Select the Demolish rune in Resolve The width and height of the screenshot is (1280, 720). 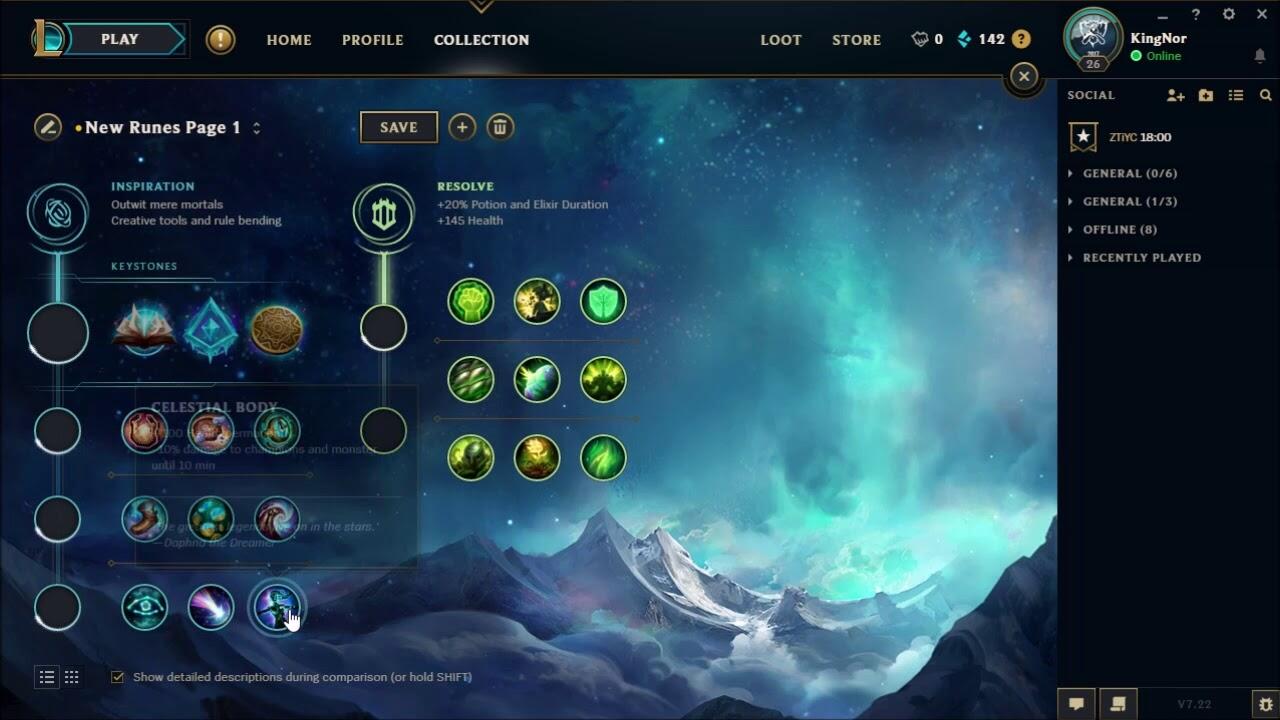click(x=470, y=300)
